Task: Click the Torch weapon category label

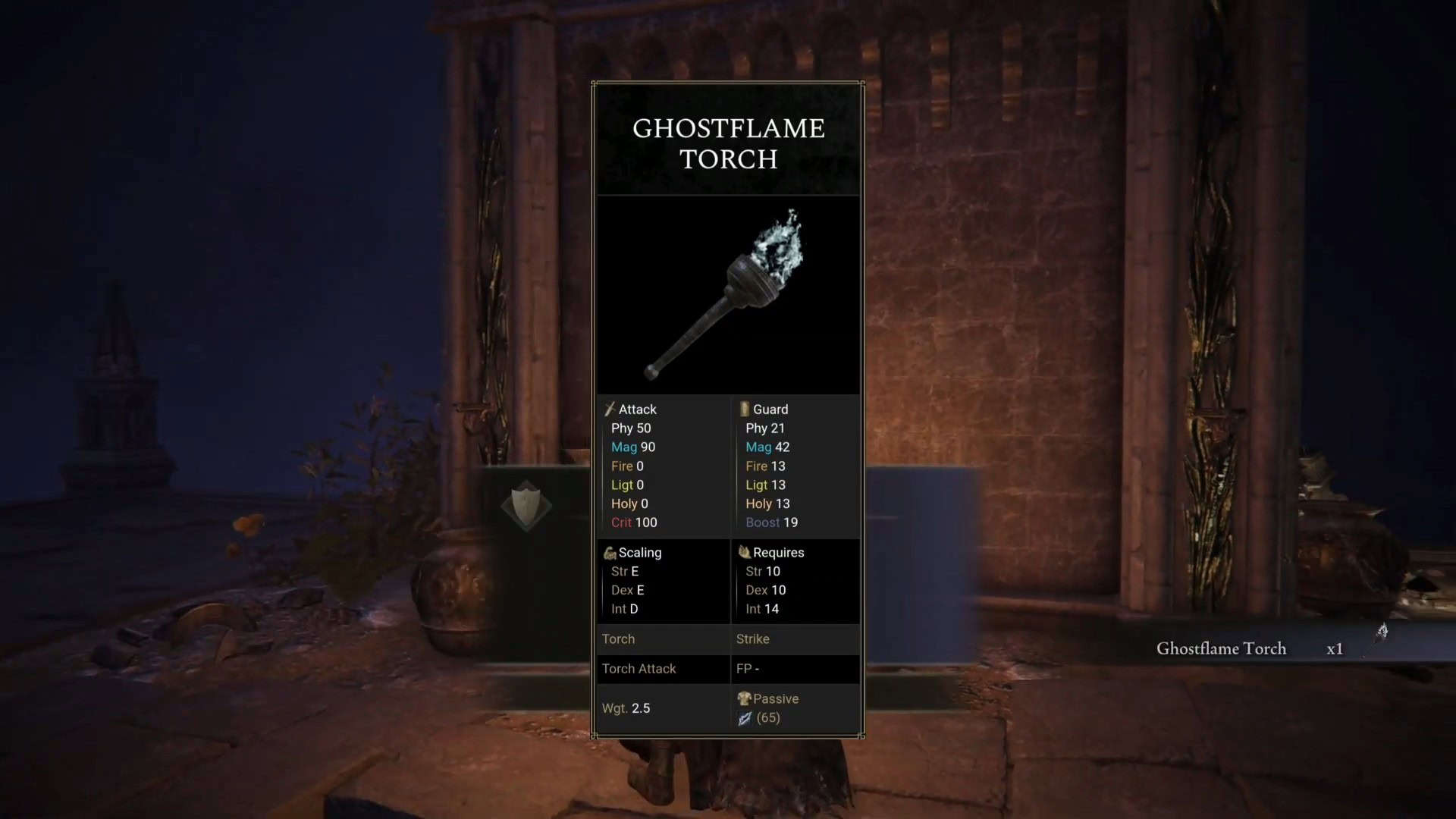Action: pyautogui.click(x=618, y=639)
